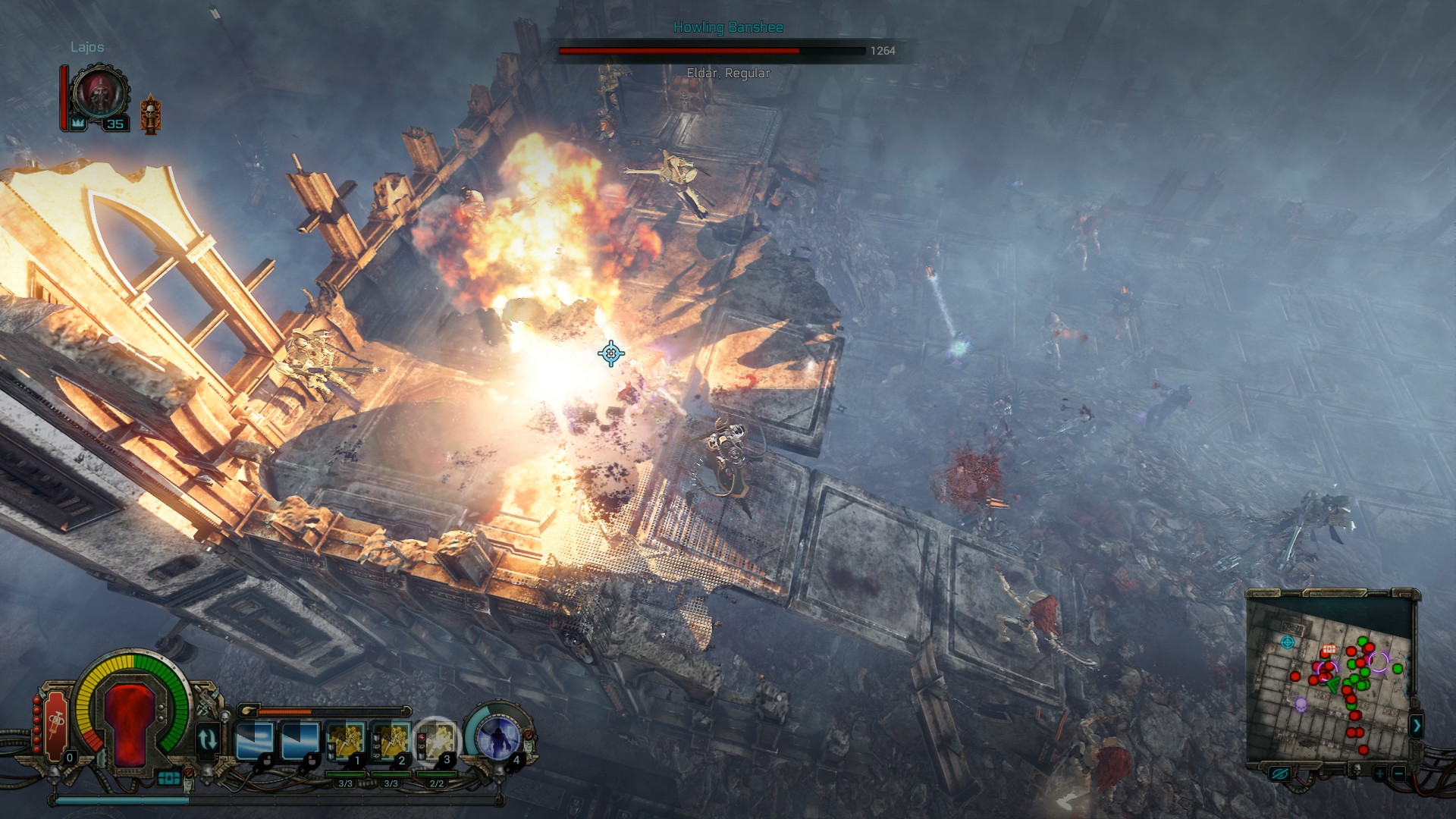
Task: Click the Eldar, Regular rank text
Action: 728,74
